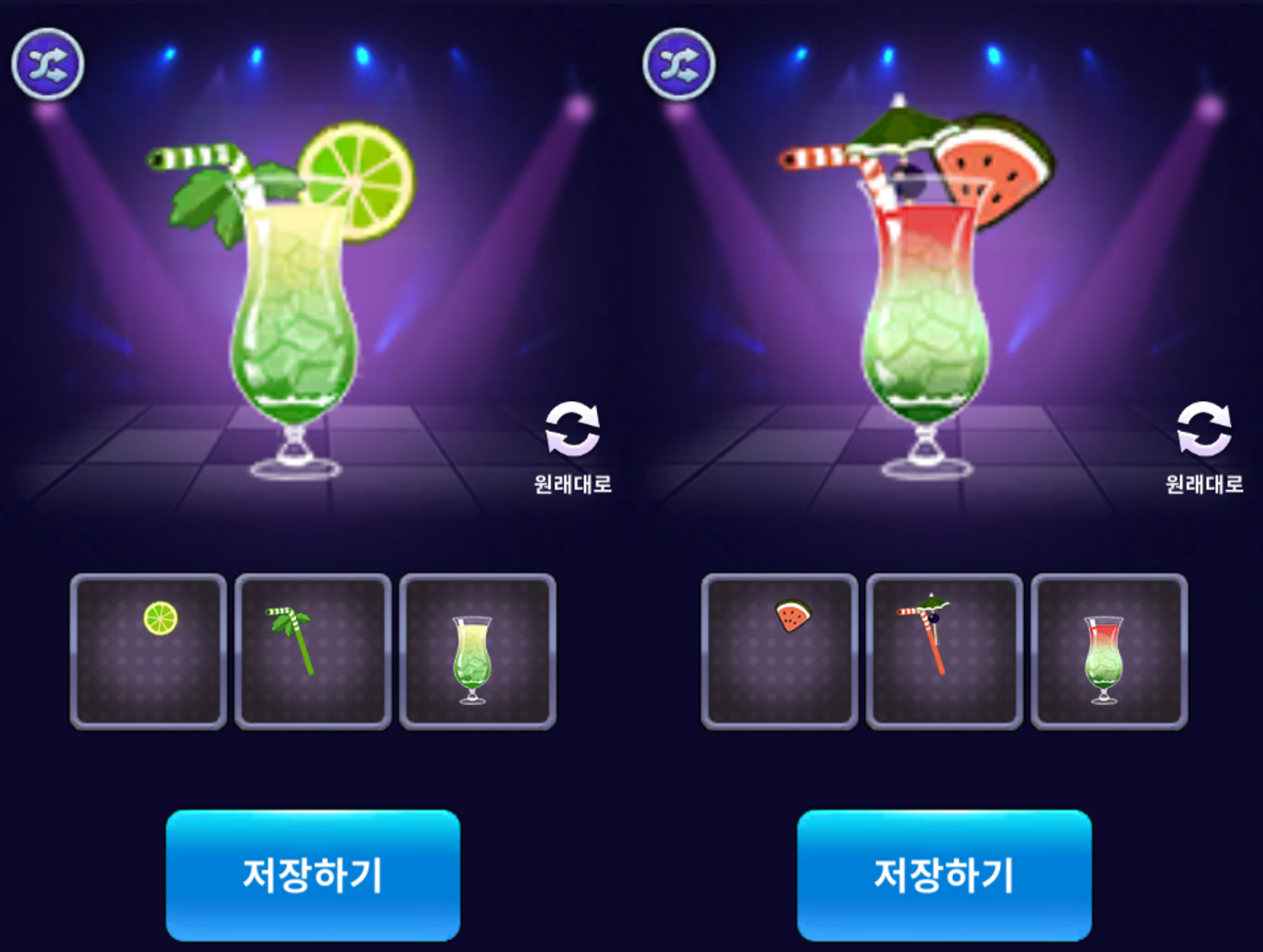
Task: Choose the green striped straw with mint slot
Action: pyautogui.click(x=312, y=651)
